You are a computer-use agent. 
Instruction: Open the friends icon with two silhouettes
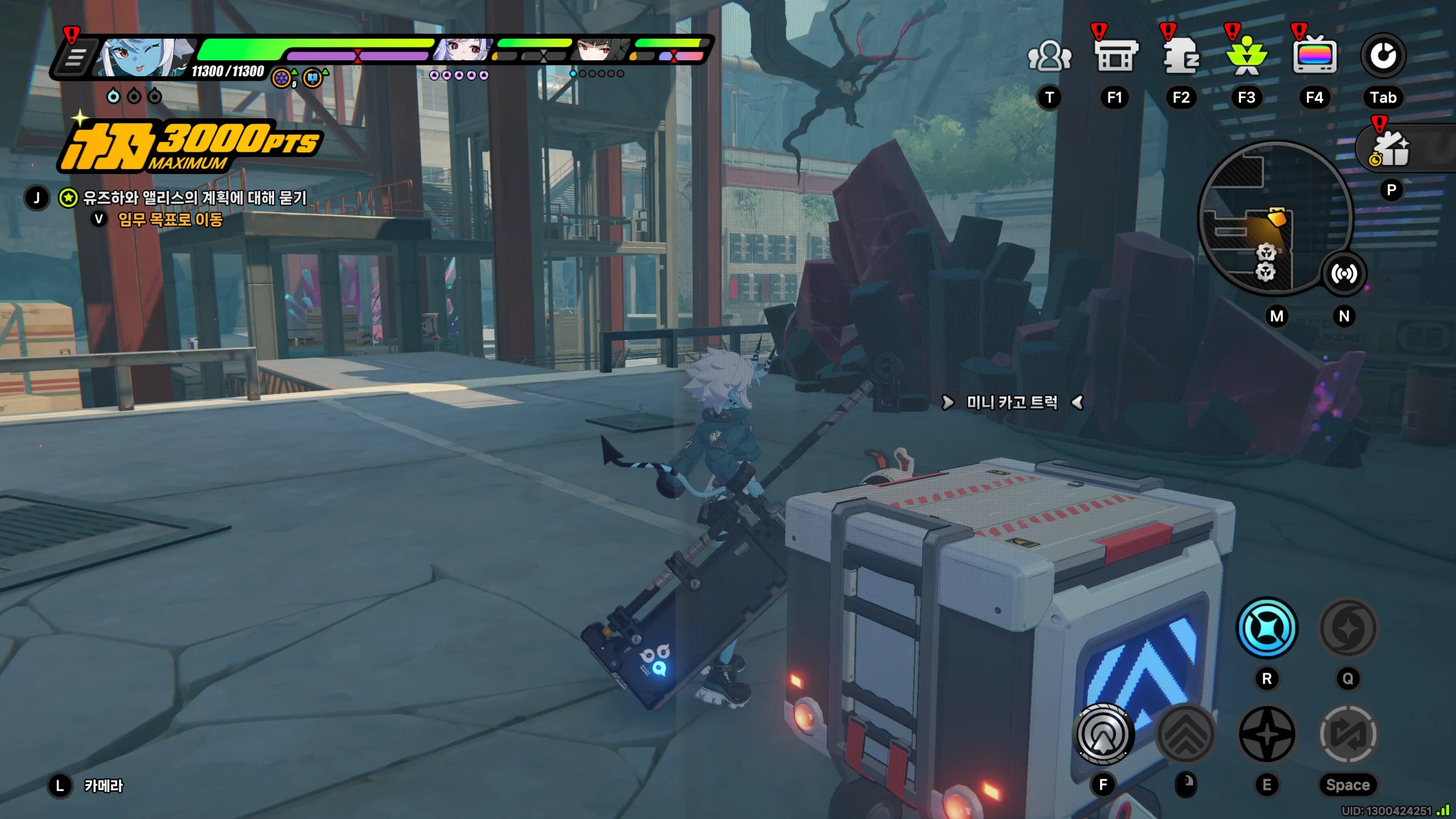click(x=1049, y=56)
